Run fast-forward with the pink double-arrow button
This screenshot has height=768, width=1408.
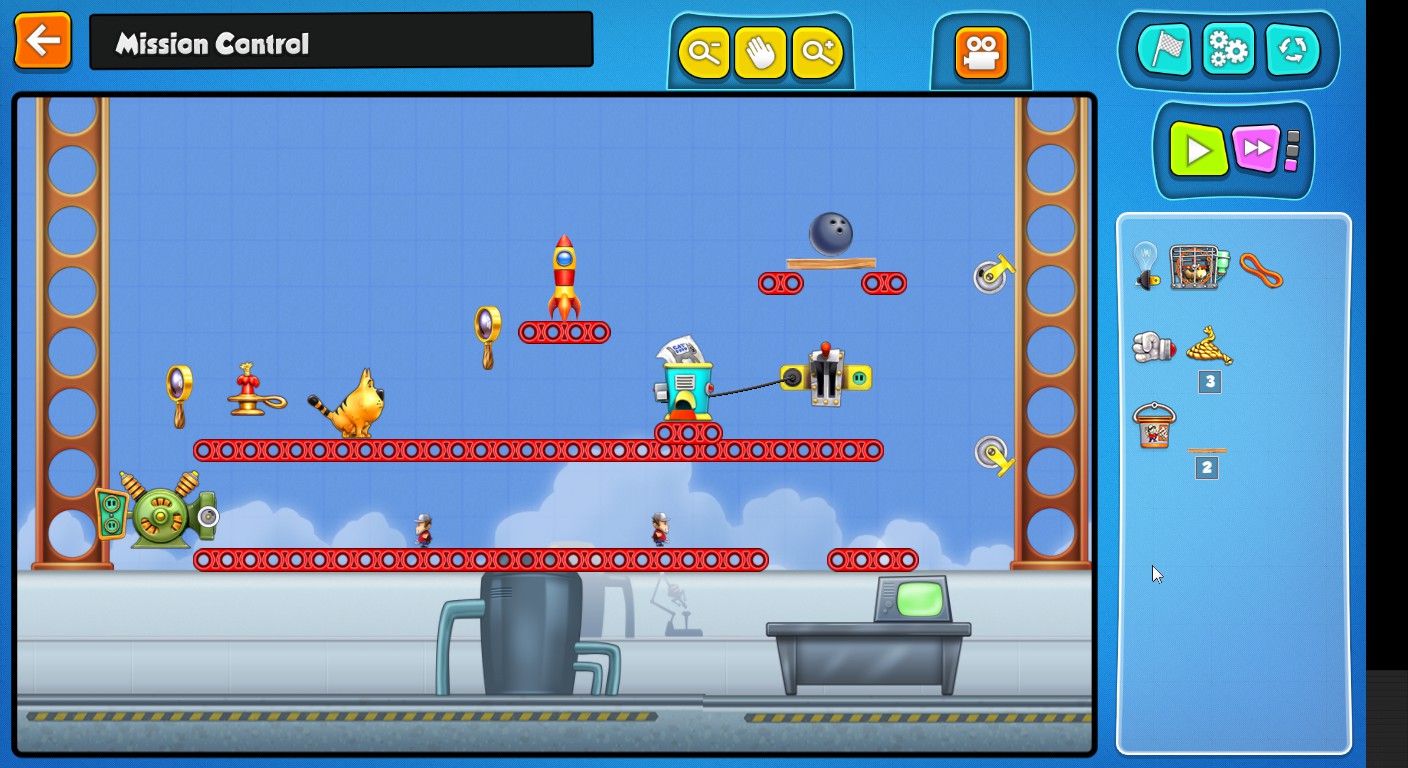(x=1256, y=150)
